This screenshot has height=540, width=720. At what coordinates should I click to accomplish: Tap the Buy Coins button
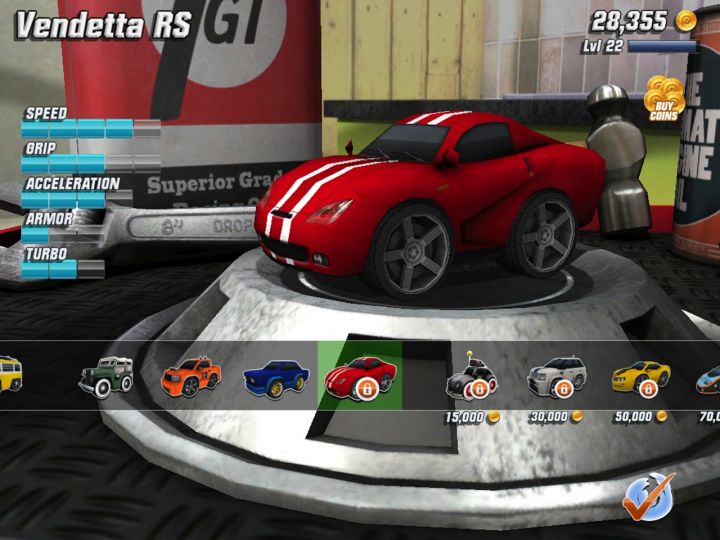click(663, 98)
